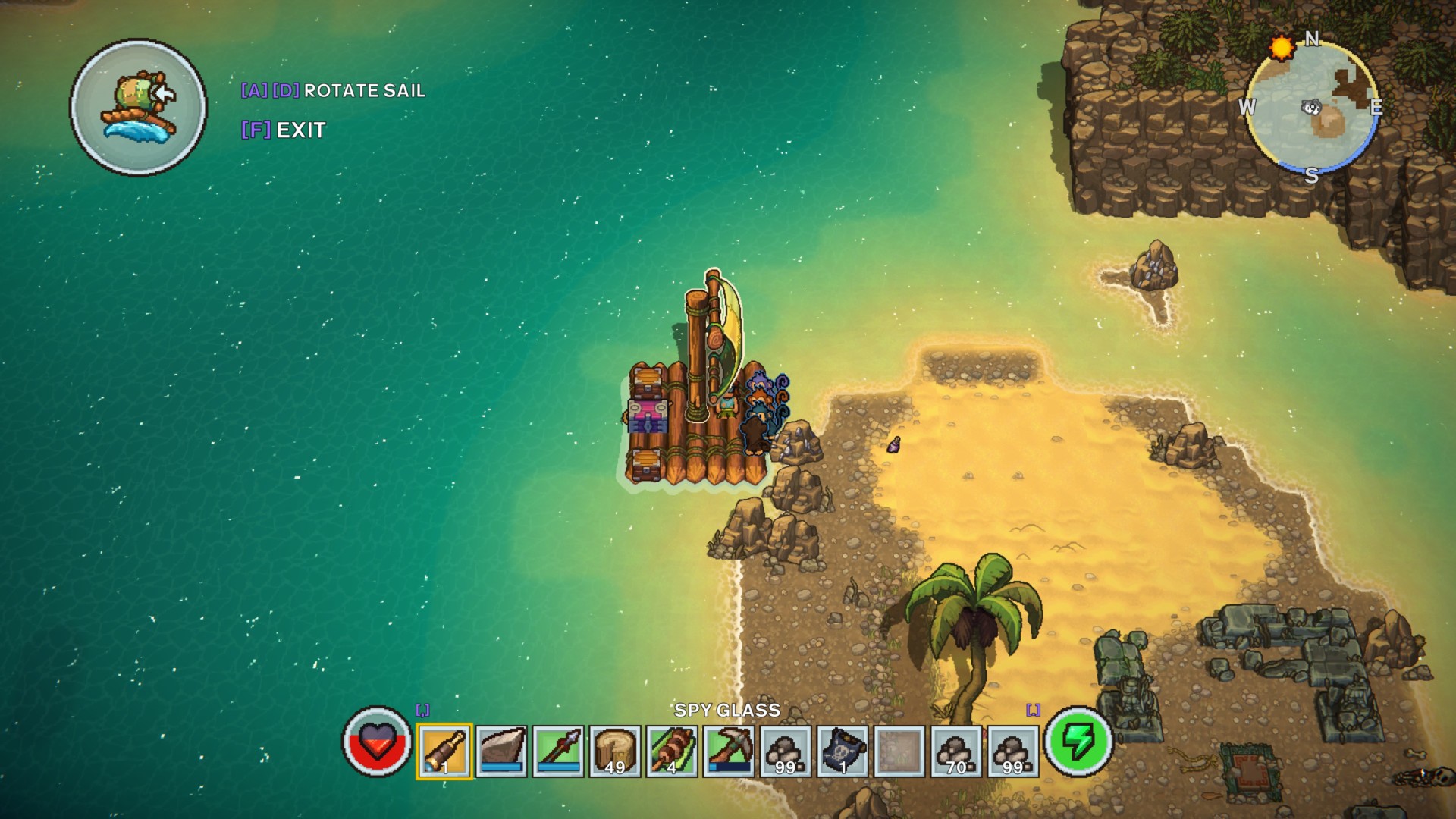Viewport: 1456px width, 819px height.
Task: Click the raft sail direction indicator
Action: click(139, 108)
